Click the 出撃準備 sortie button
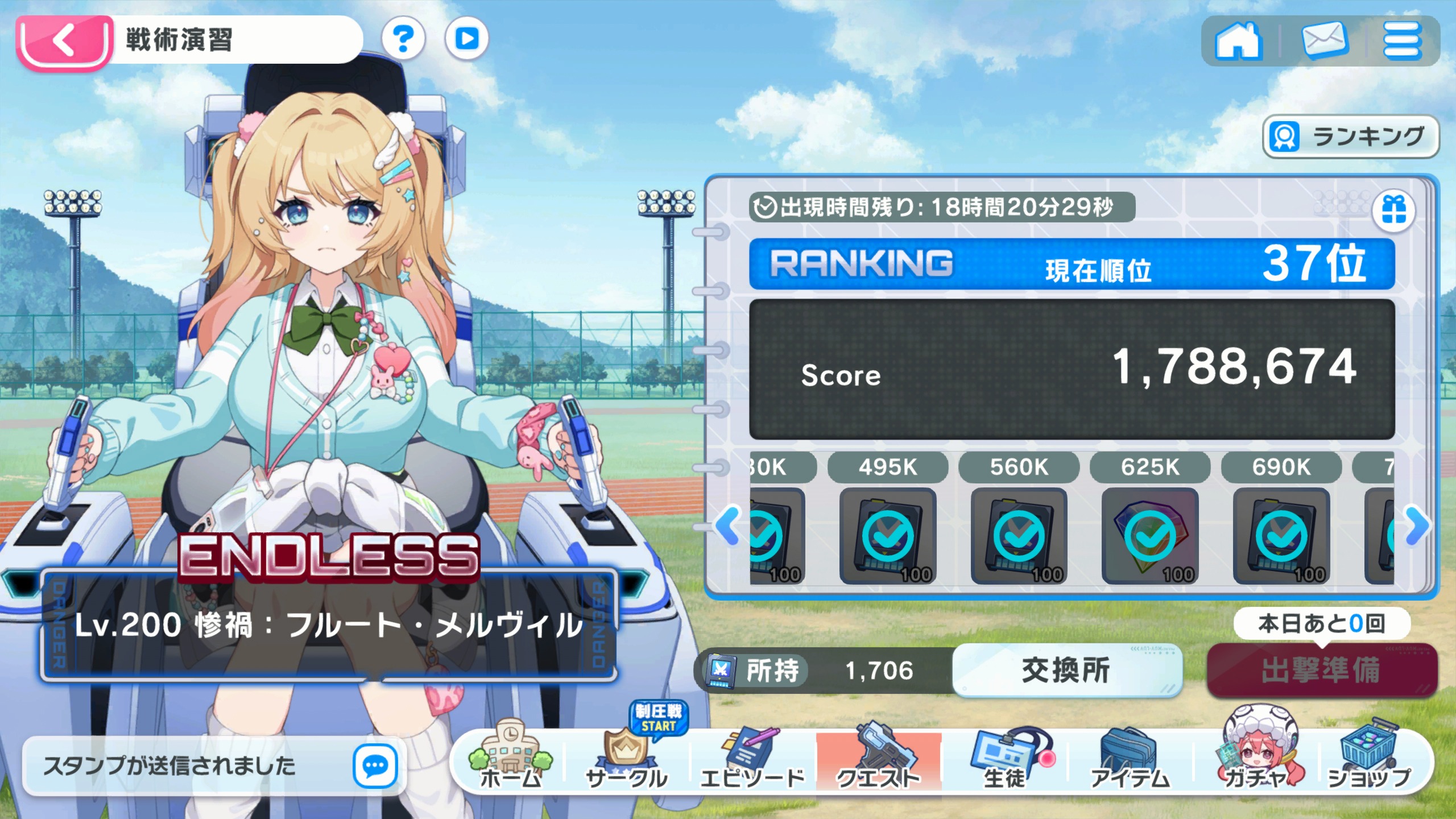Image resolution: width=1456 pixels, height=819 pixels. (1321, 670)
